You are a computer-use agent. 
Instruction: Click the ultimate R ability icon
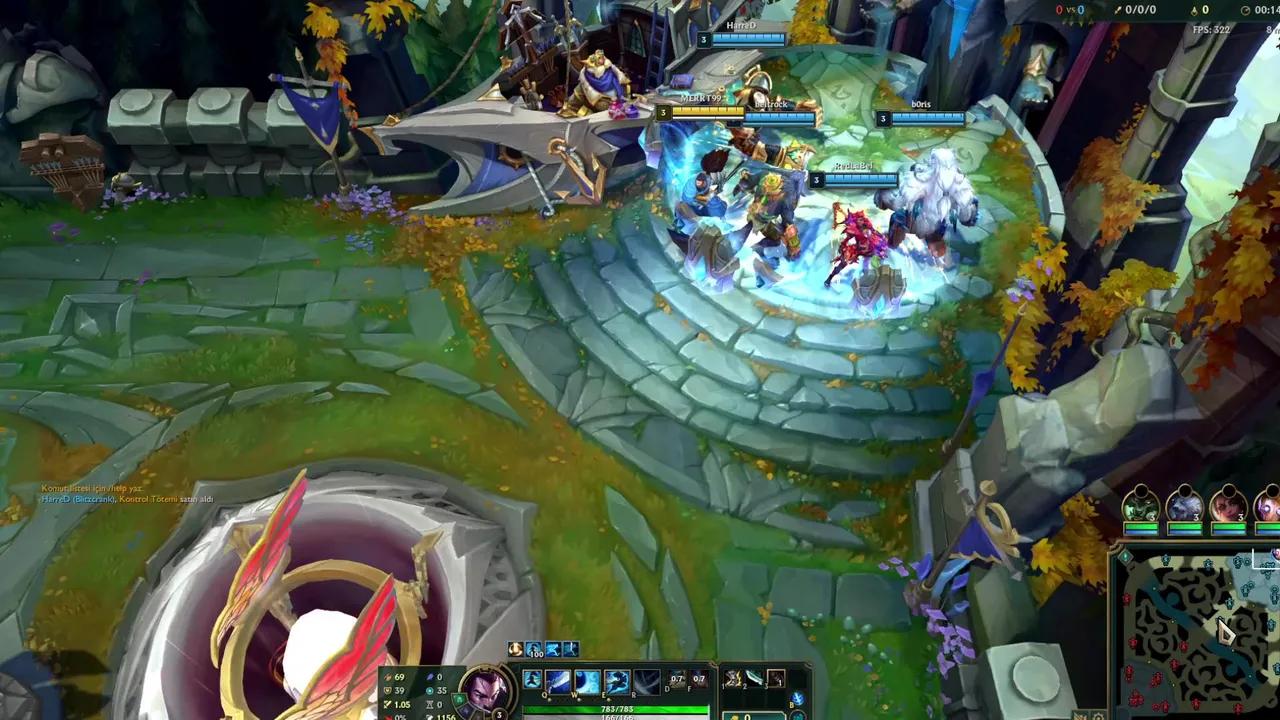coord(645,682)
